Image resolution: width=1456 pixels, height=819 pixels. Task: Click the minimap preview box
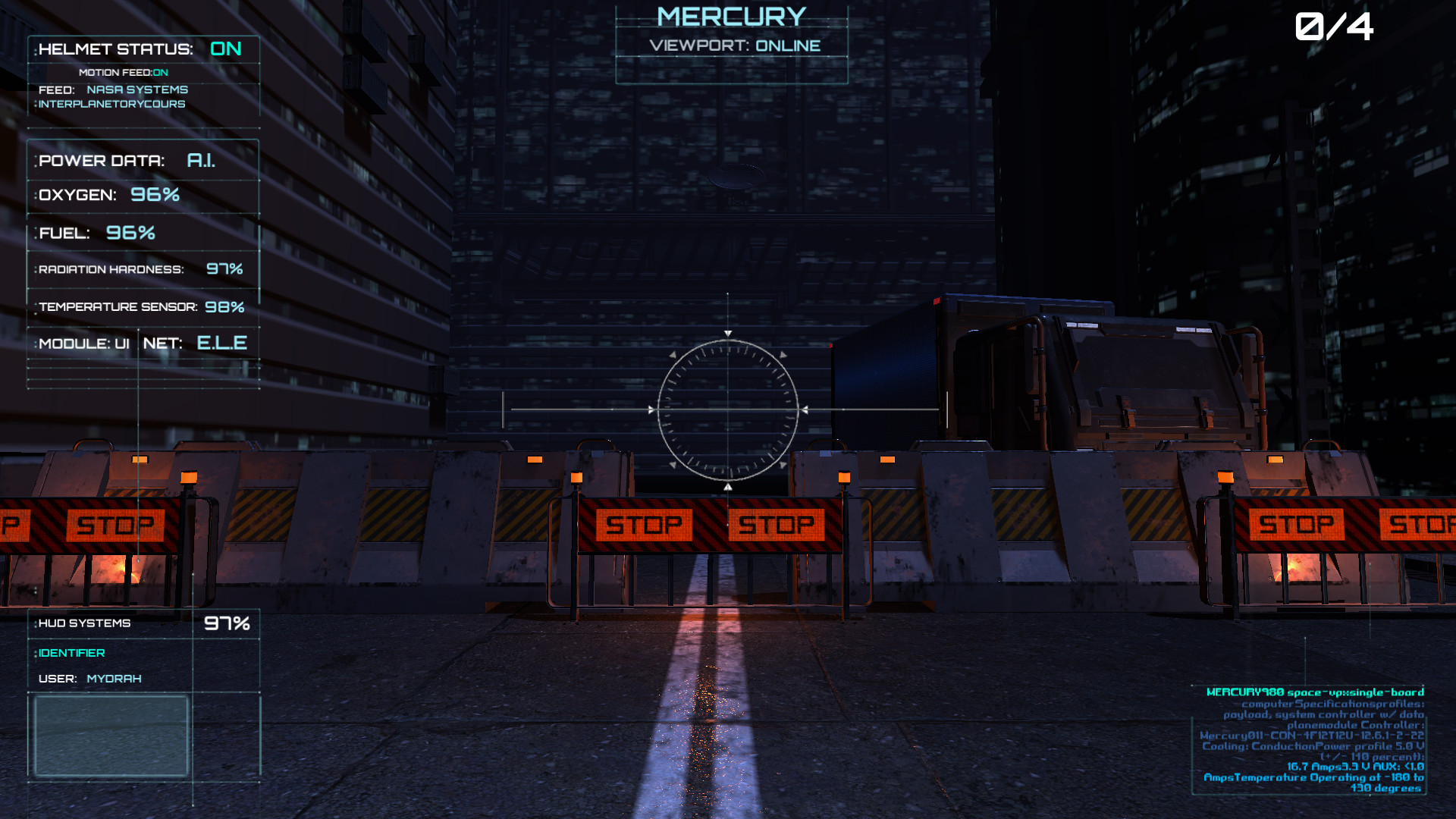point(111,735)
